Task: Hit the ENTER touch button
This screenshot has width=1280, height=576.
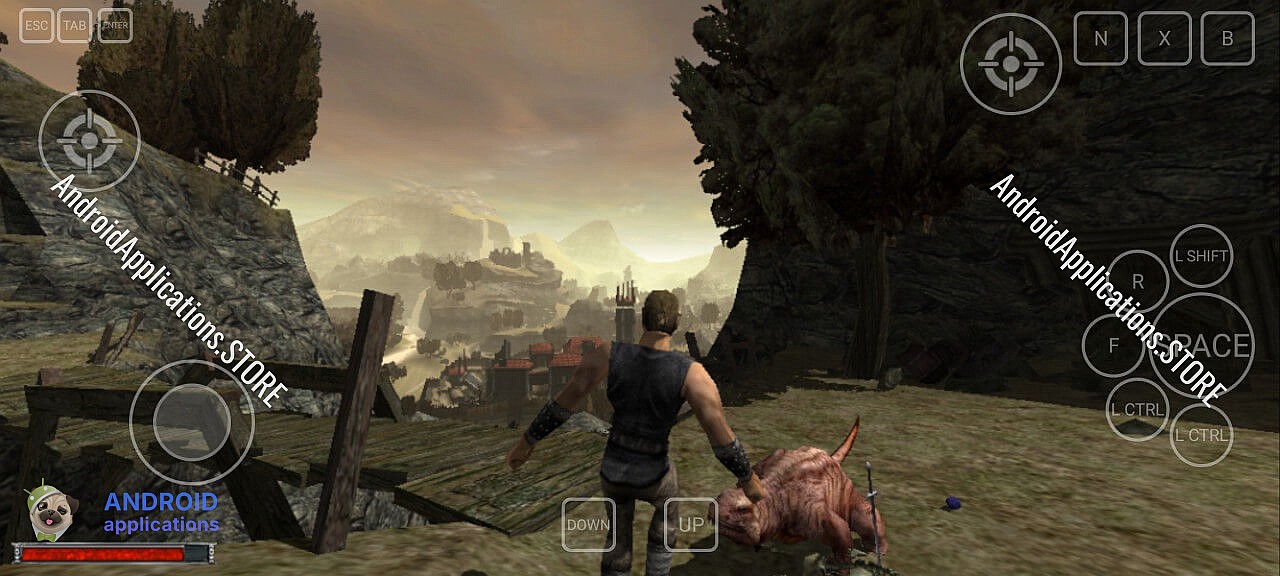Action: point(115,25)
